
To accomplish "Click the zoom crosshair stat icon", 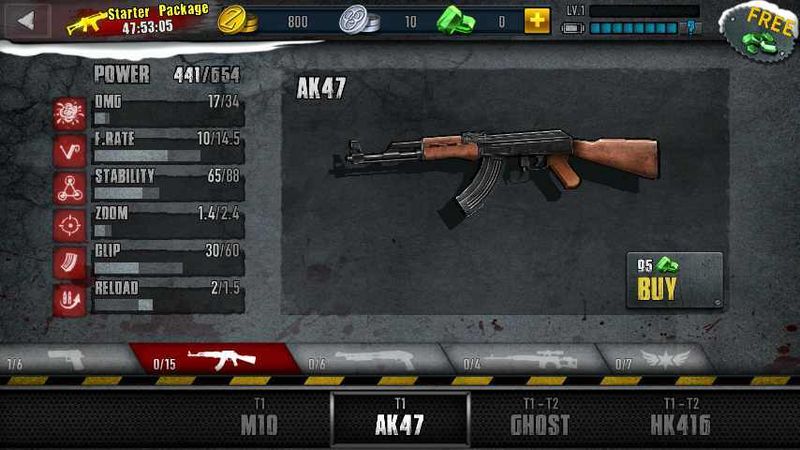I will (69, 225).
